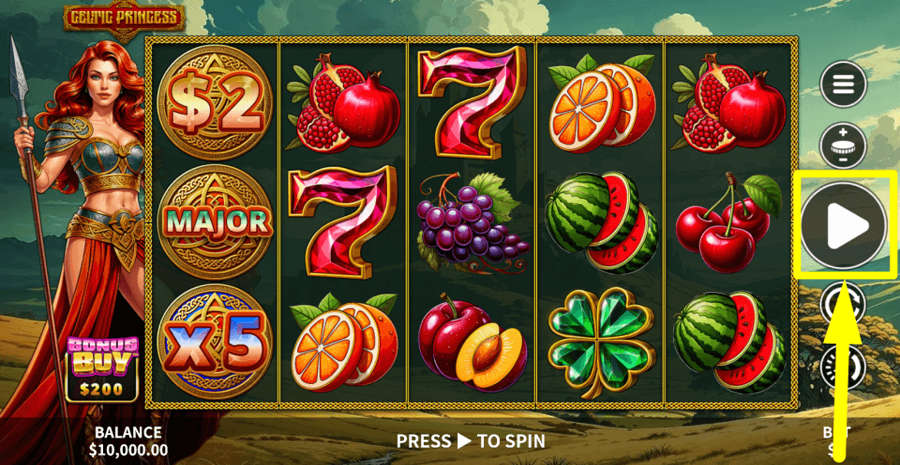Open the hamburger menu
This screenshot has width=900, height=465.
click(843, 85)
